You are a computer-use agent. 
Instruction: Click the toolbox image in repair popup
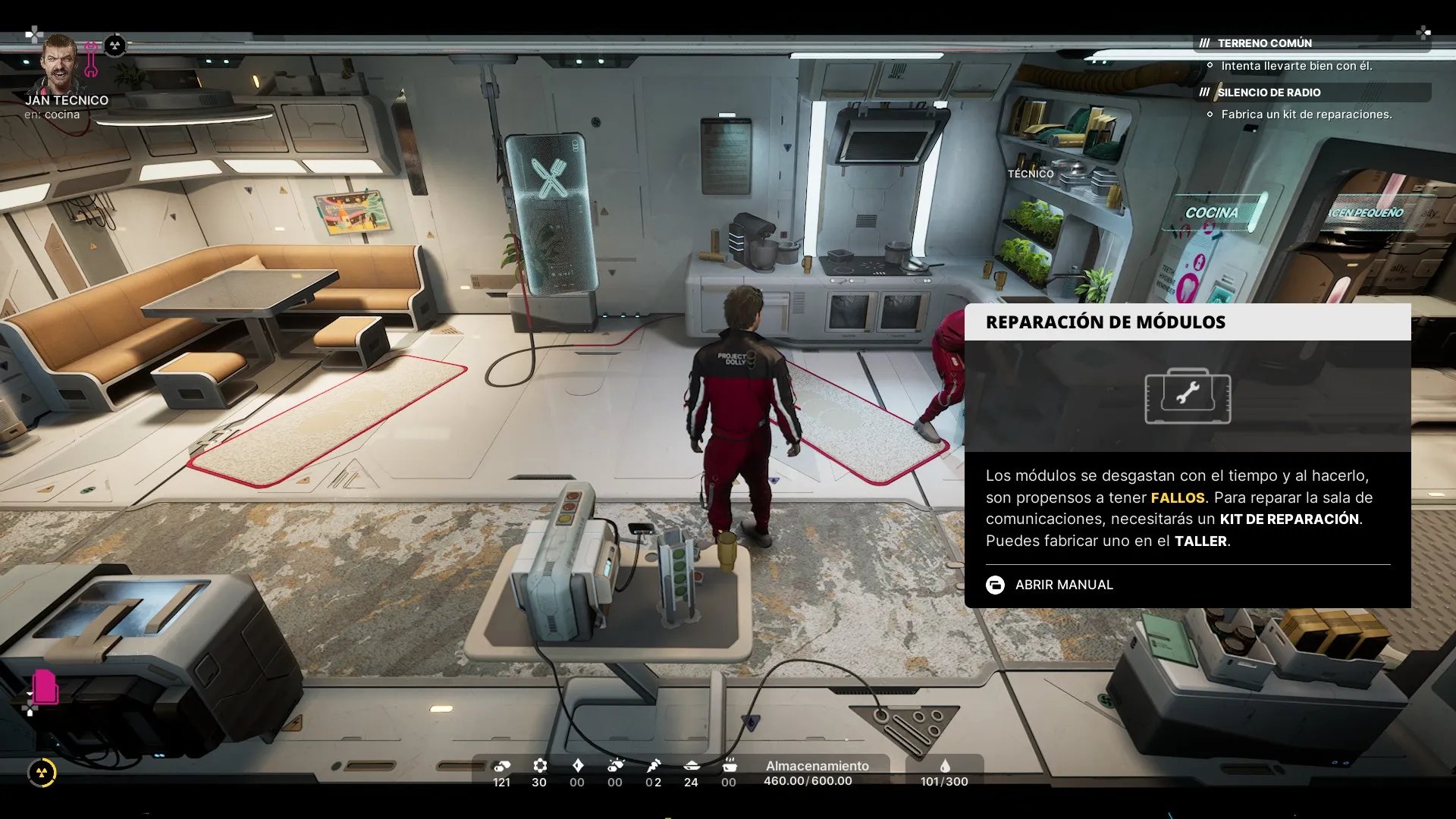click(1187, 396)
